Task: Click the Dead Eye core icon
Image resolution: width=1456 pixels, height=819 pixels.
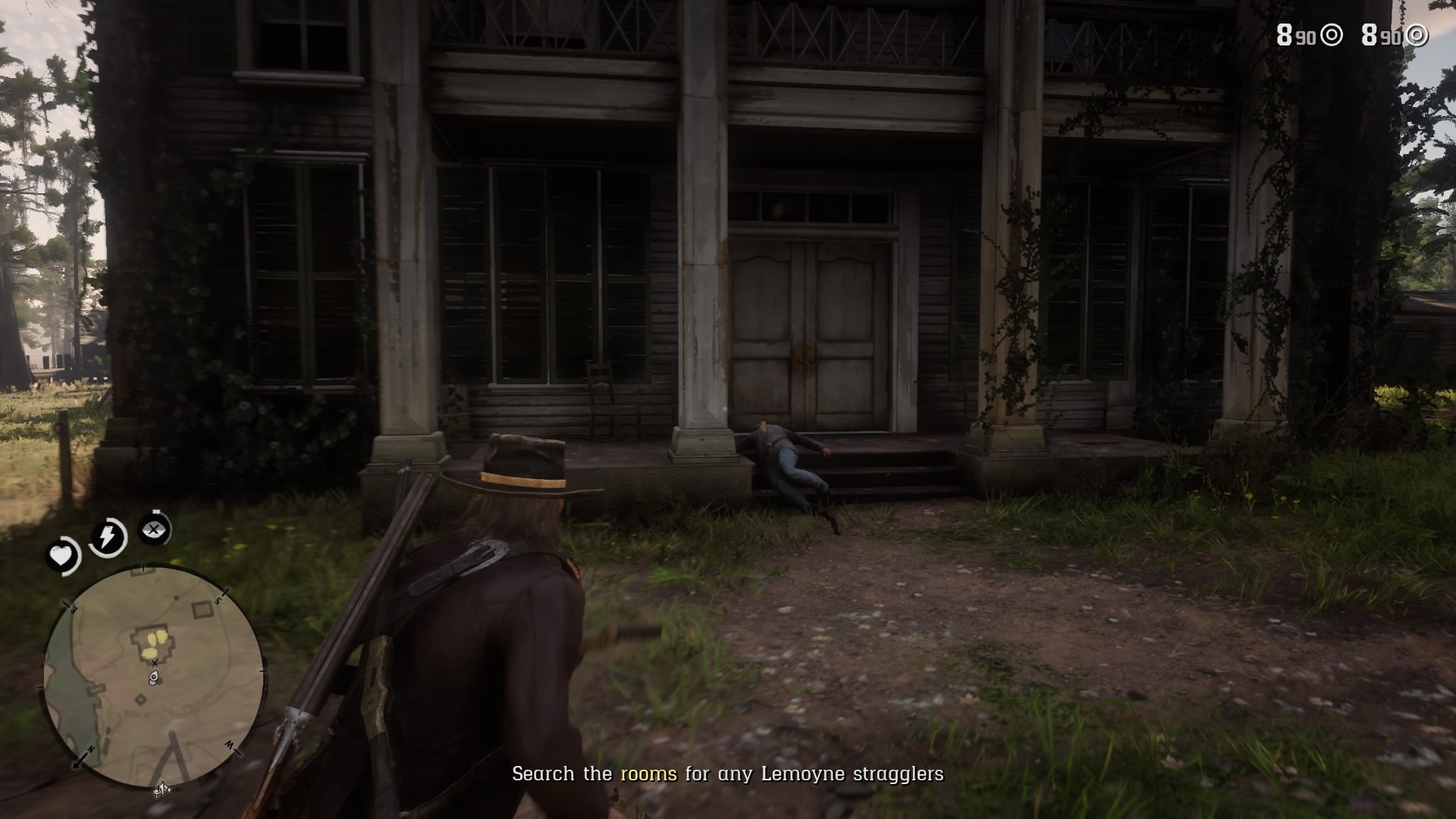Action: click(x=154, y=531)
